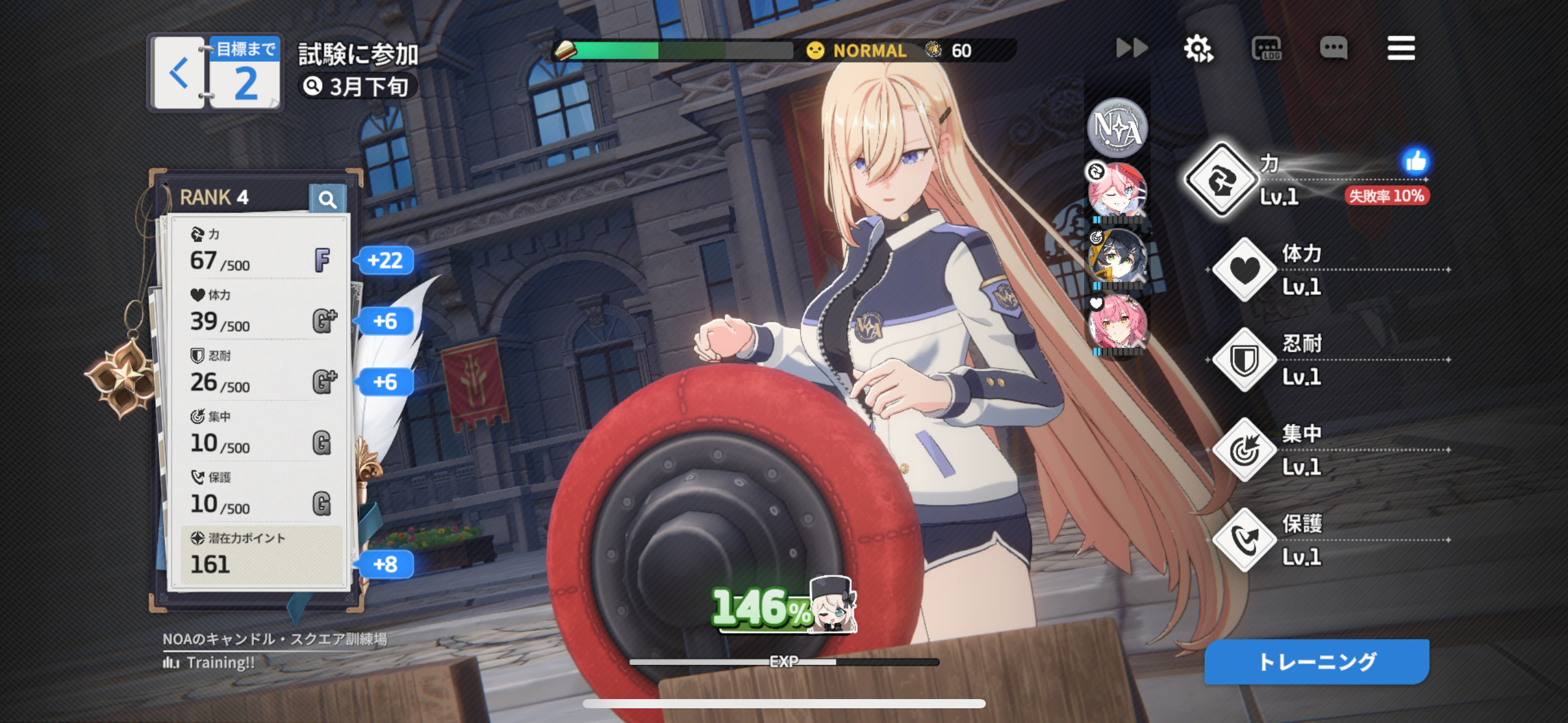1568x723 pixels.
Task: Select the pink-haired support with heart icon
Action: [1117, 324]
